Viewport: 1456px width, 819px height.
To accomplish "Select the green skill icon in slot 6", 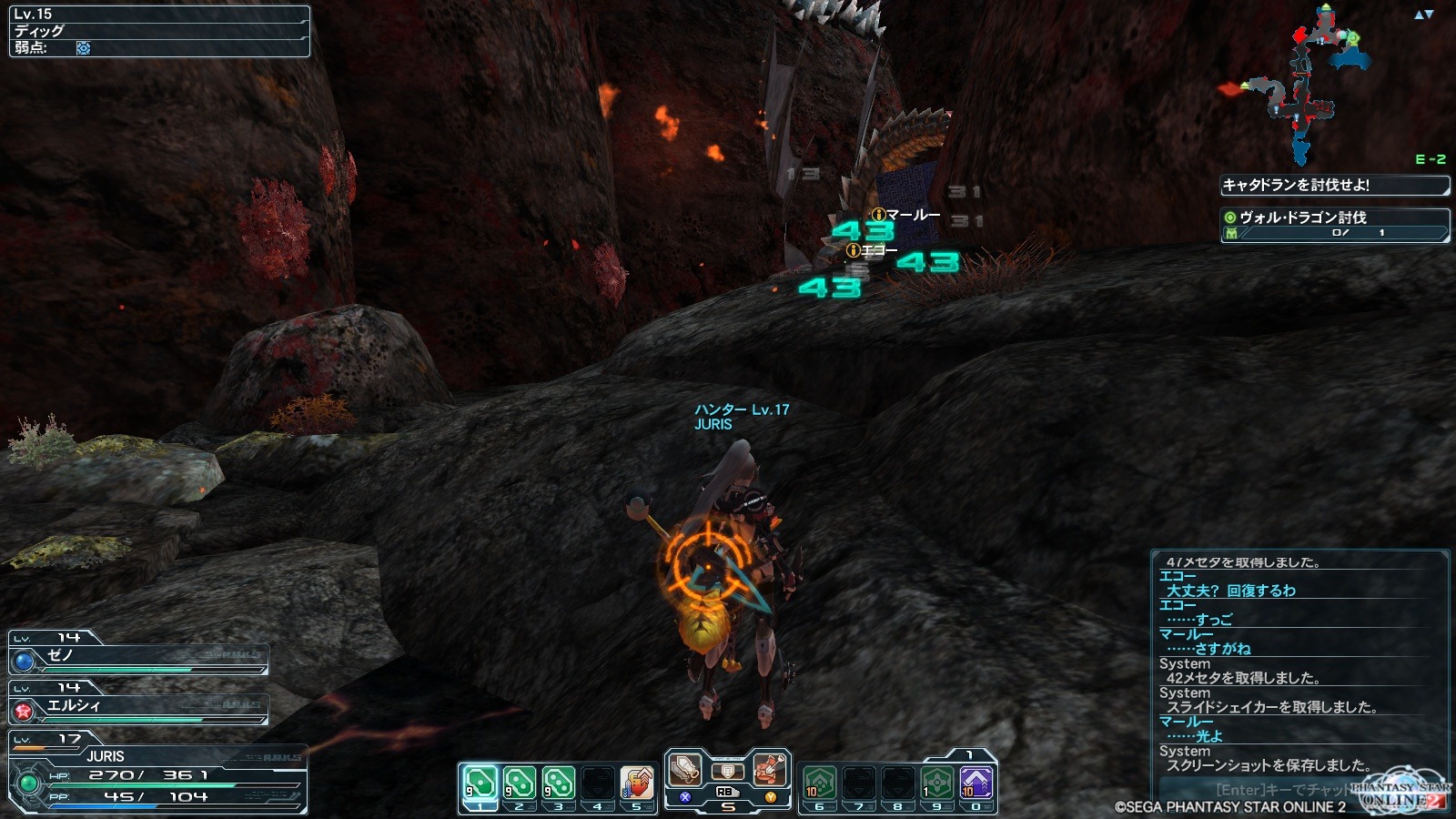I will point(819,783).
